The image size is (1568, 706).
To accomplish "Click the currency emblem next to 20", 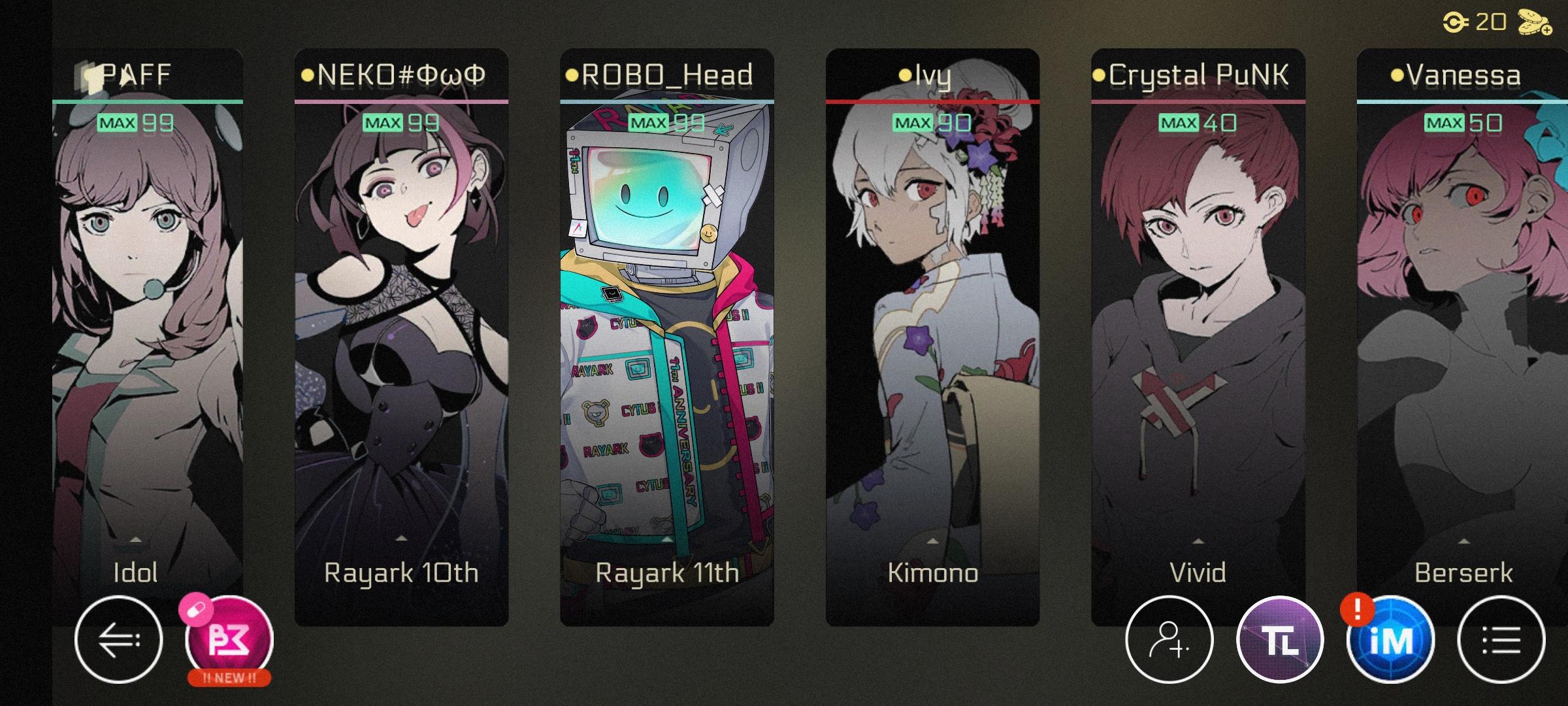I will pos(1454,22).
